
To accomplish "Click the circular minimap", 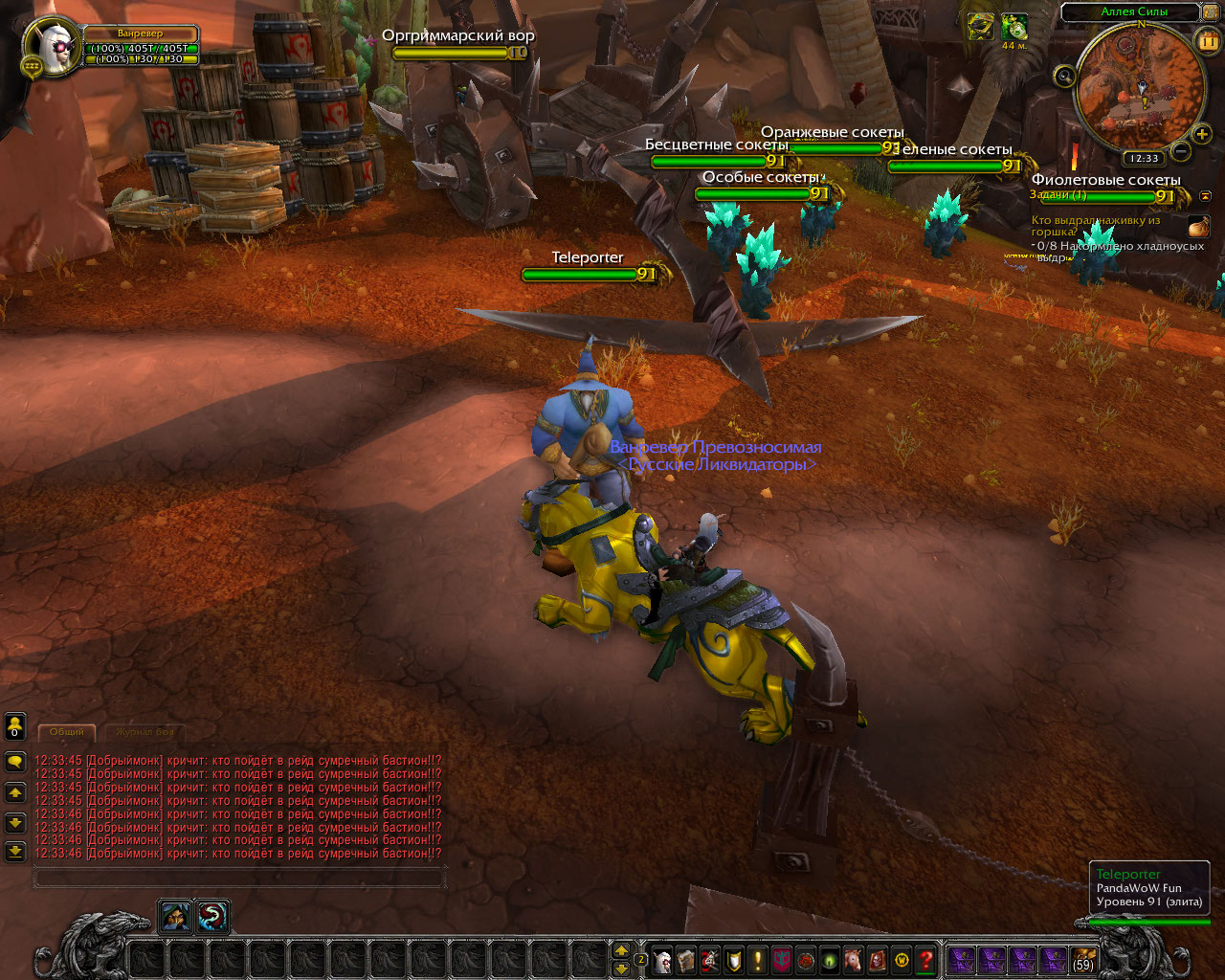I will [1141, 88].
